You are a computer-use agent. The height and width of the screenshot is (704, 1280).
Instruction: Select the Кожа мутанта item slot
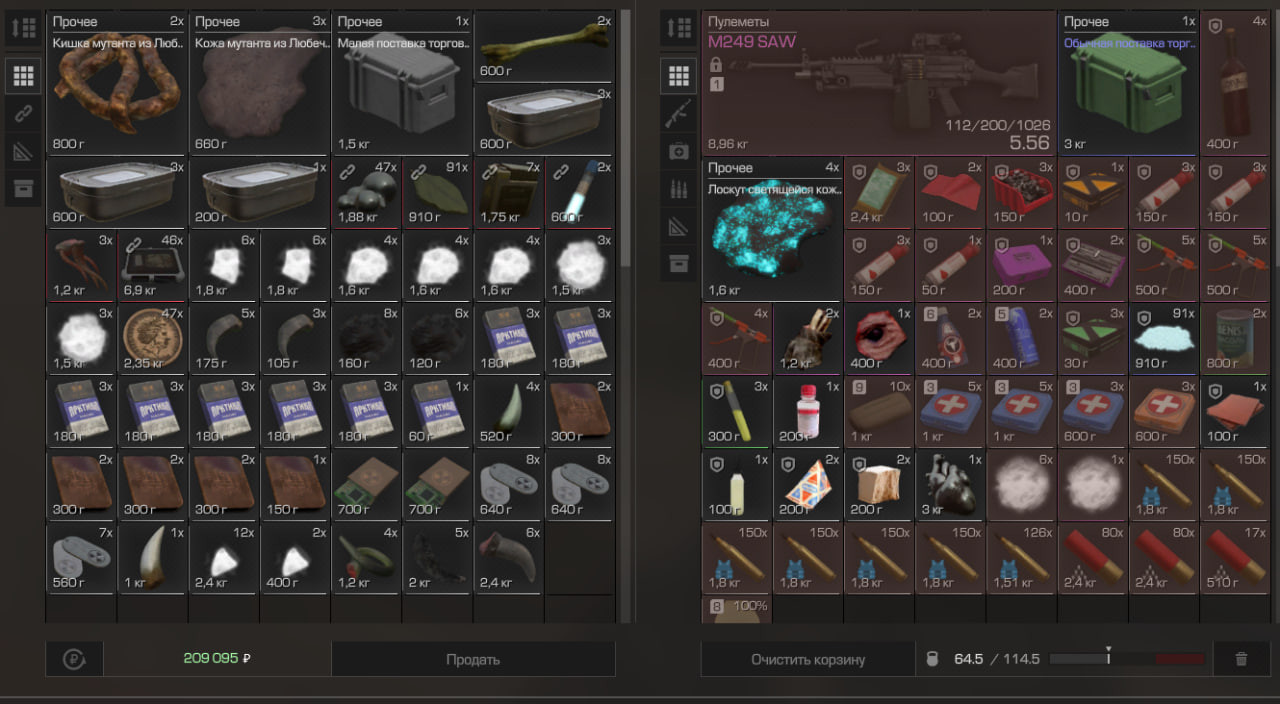[x=260, y=83]
